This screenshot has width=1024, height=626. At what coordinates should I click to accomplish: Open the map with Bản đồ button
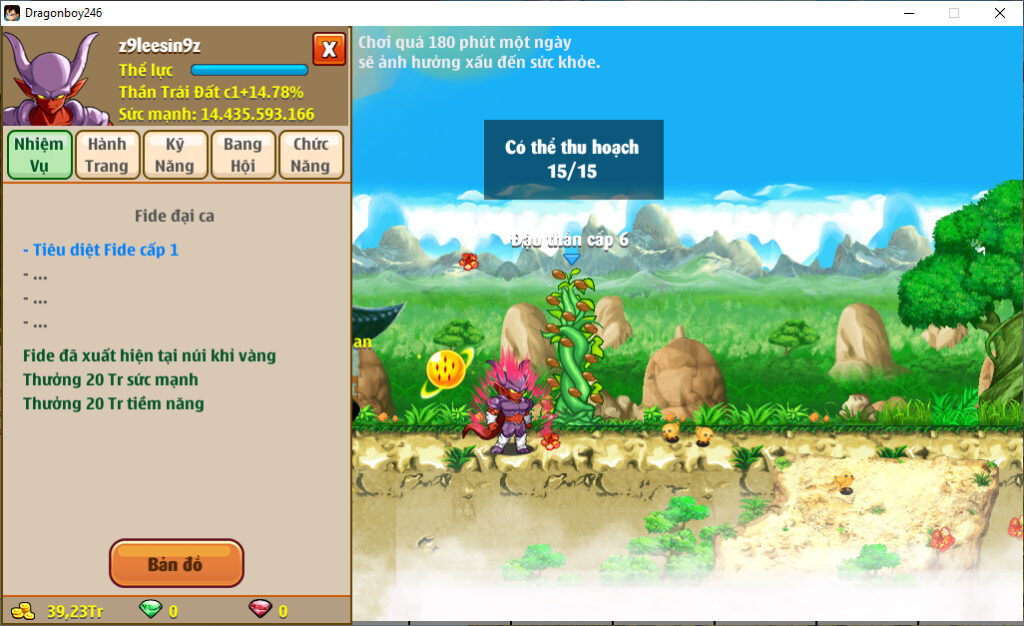pyautogui.click(x=176, y=564)
